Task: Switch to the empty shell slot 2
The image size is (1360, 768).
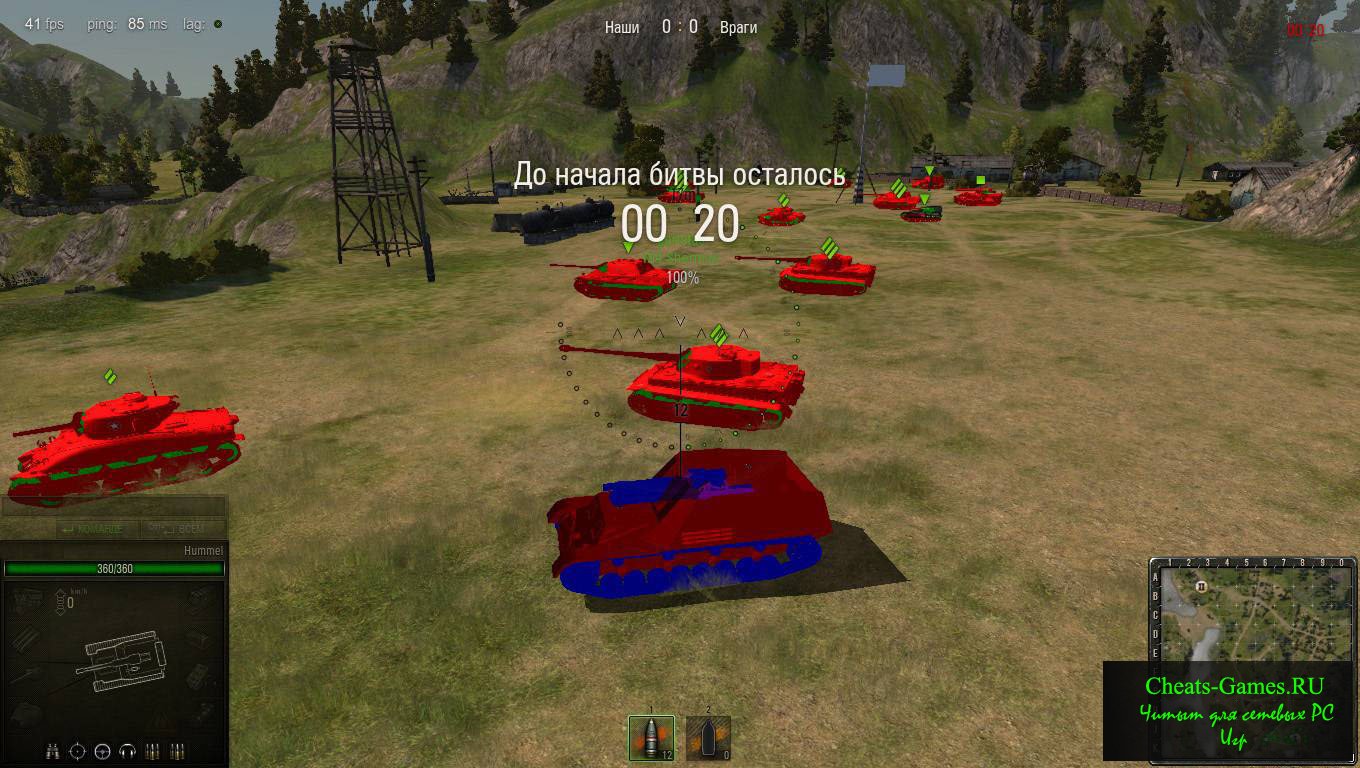Action: click(708, 738)
